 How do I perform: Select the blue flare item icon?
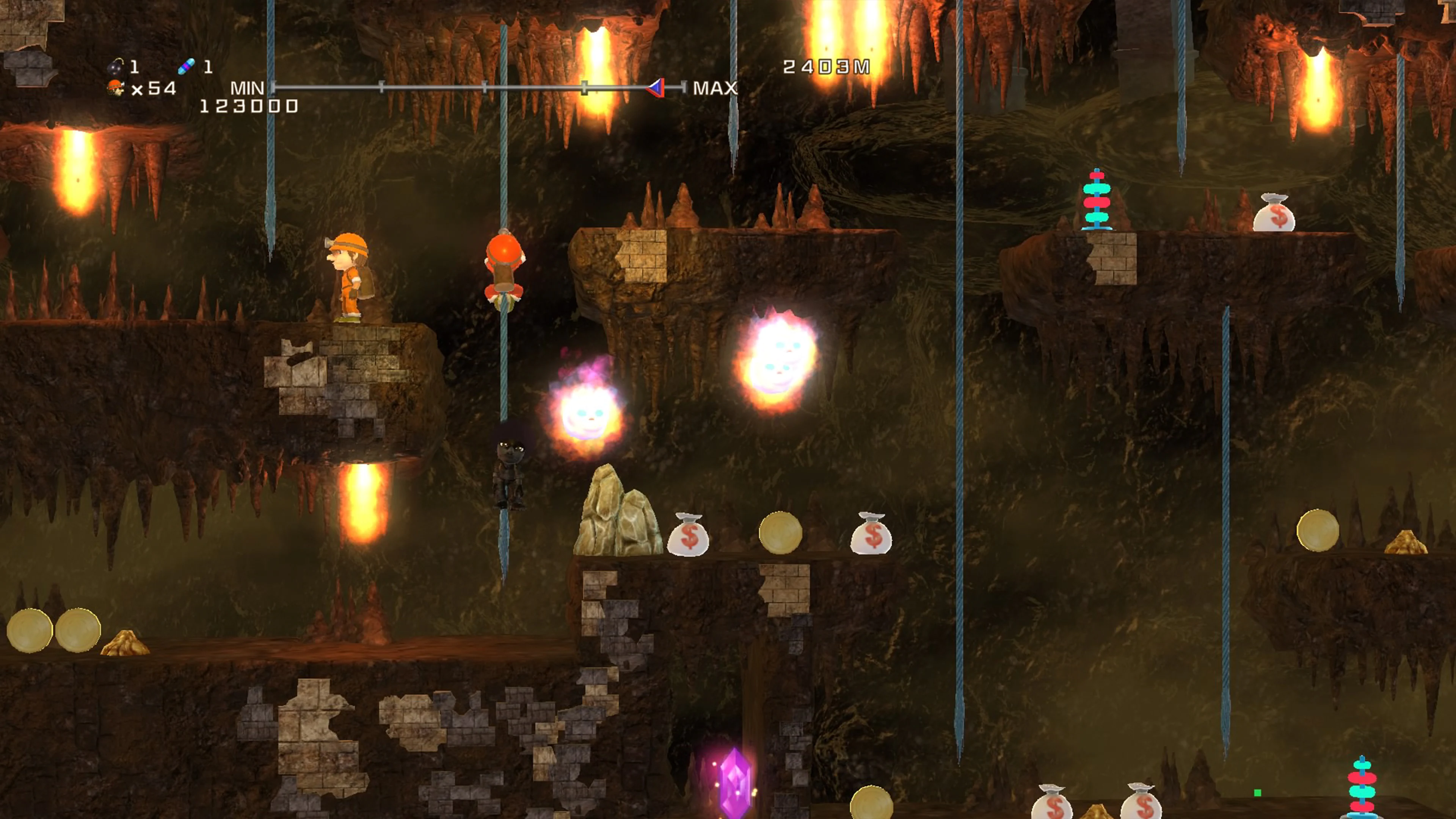pyautogui.click(x=187, y=67)
